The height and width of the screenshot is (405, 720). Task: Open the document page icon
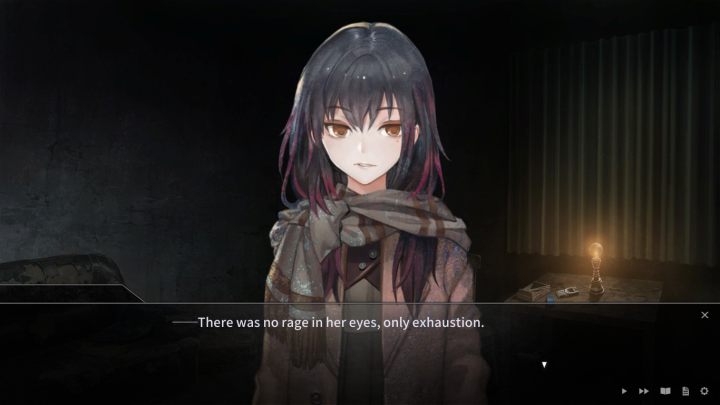click(685, 391)
